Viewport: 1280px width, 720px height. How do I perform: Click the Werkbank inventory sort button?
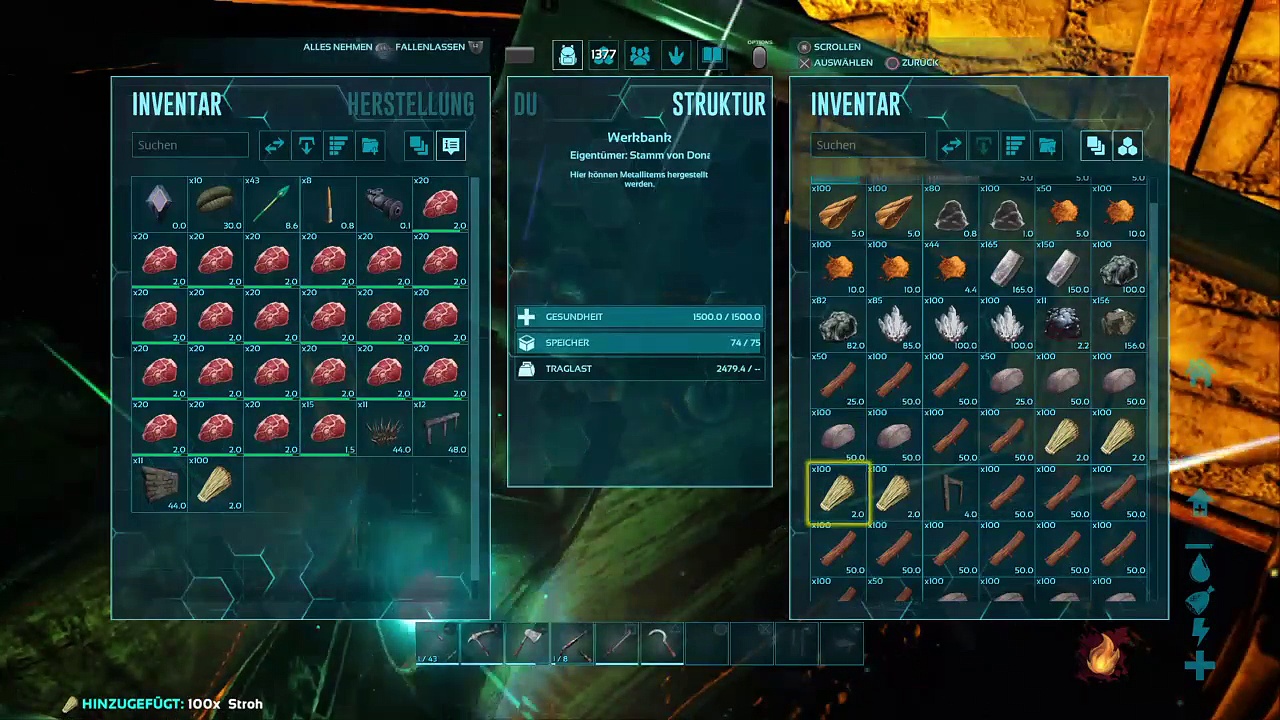[1015, 146]
